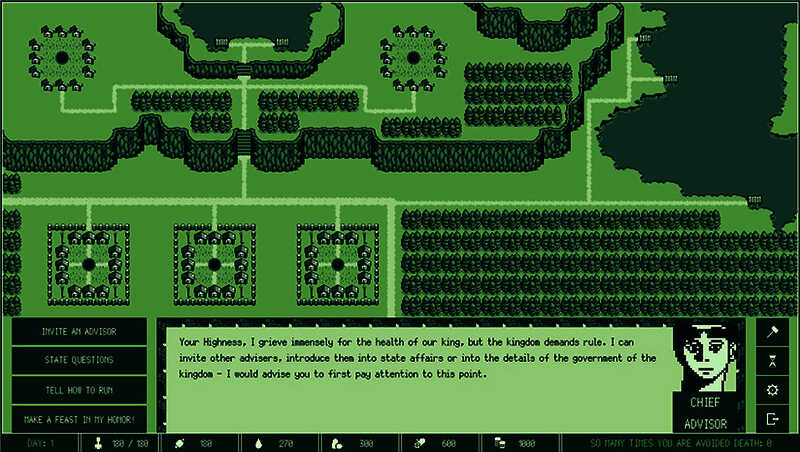The image size is (800, 452).
Task: Choose Invite an Advisor option
Action: tap(79, 332)
